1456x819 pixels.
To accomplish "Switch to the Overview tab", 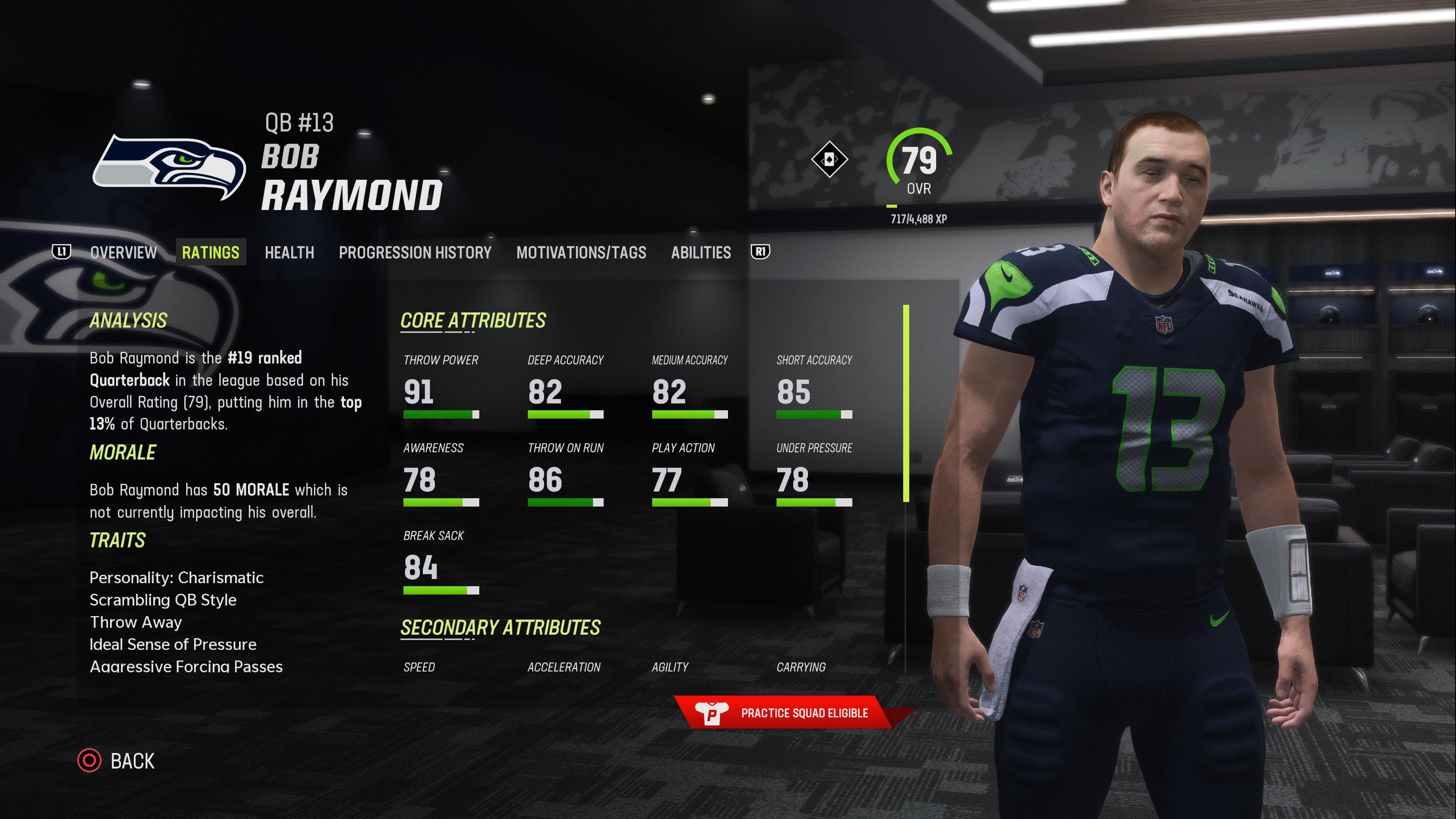I will coord(123,252).
